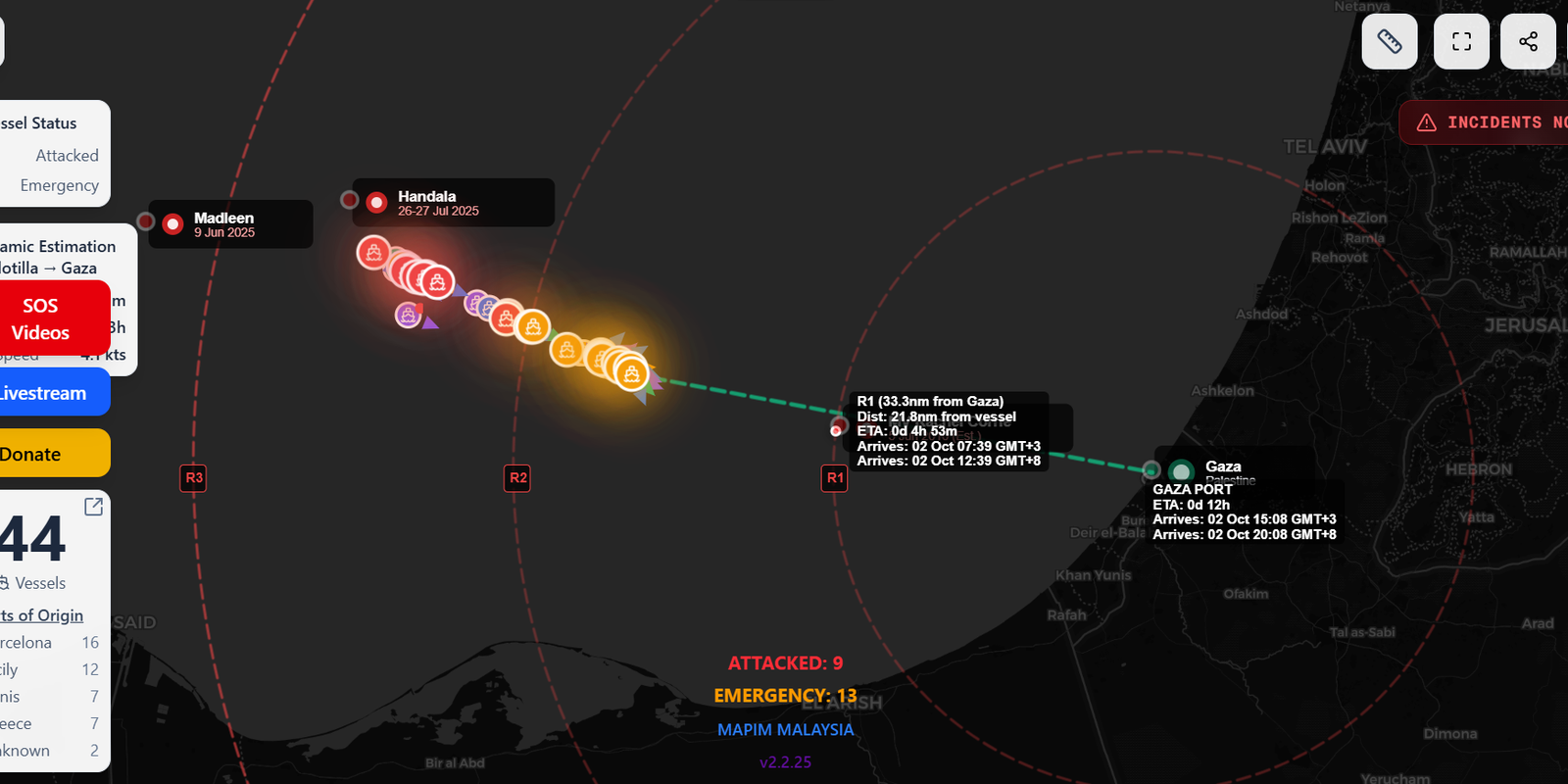Open vessel list via the external link icon
This screenshot has width=1568, height=784.
(x=93, y=506)
